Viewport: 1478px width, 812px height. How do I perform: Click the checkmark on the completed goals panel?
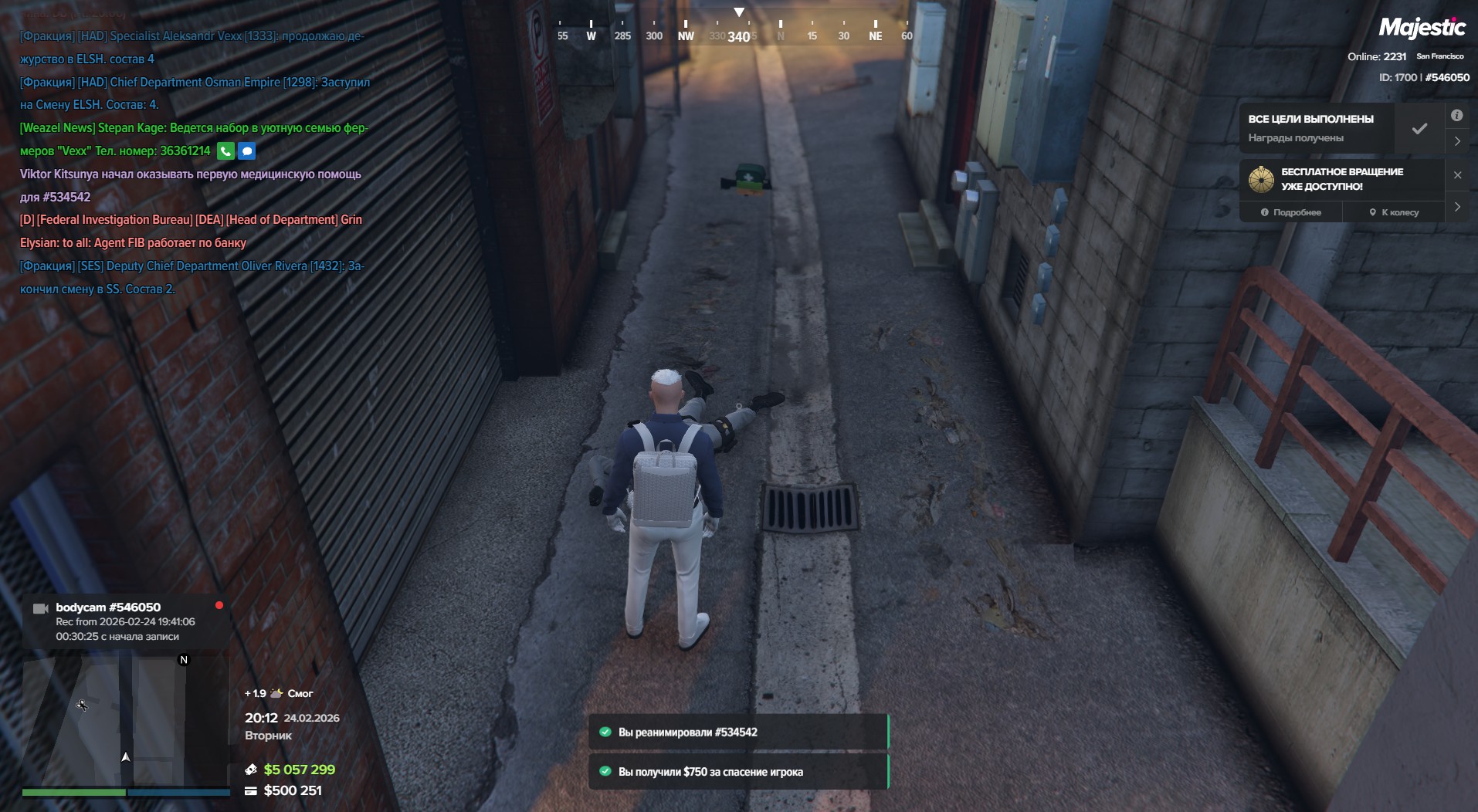tap(1419, 129)
